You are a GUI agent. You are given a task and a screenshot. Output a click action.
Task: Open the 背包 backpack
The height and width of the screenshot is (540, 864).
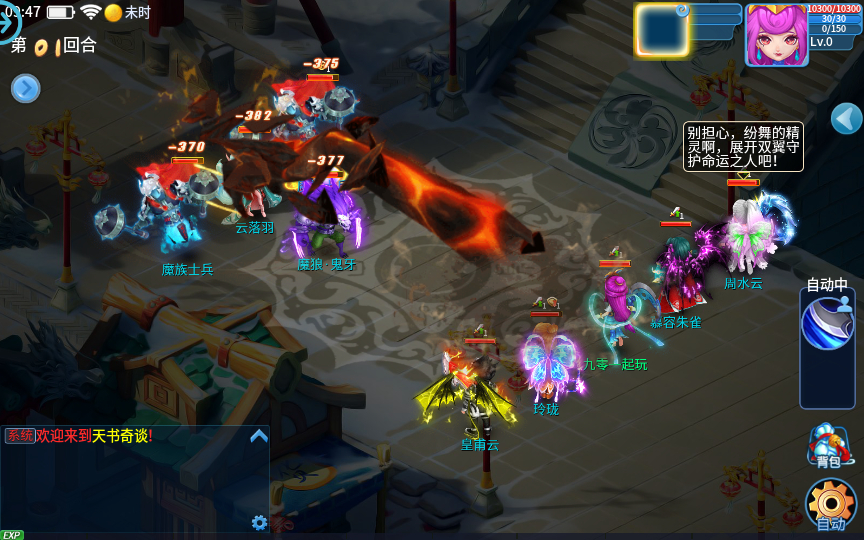pos(828,446)
